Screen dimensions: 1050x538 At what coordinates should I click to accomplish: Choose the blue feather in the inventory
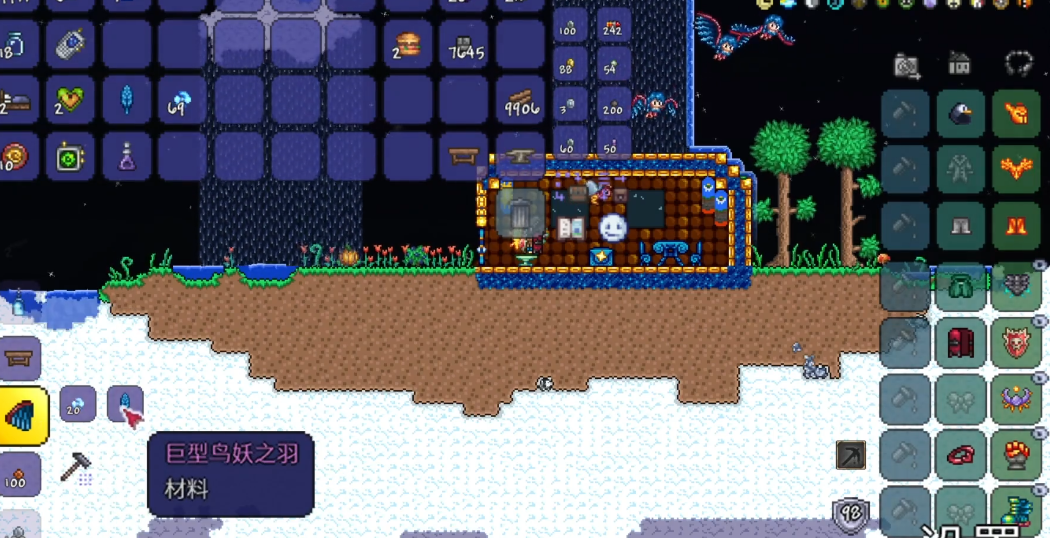point(127,100)
